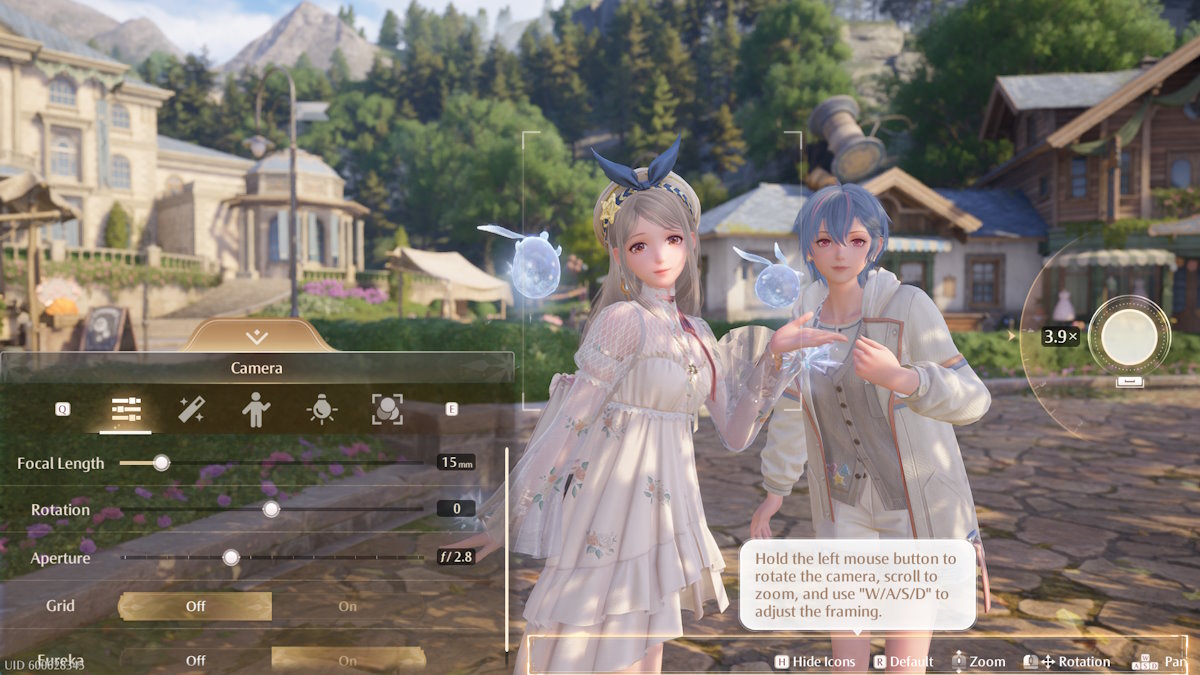This screenshot has height=675, width=1200.
Task: Open the light bulb lighting tab
Action: pos(321,409)
